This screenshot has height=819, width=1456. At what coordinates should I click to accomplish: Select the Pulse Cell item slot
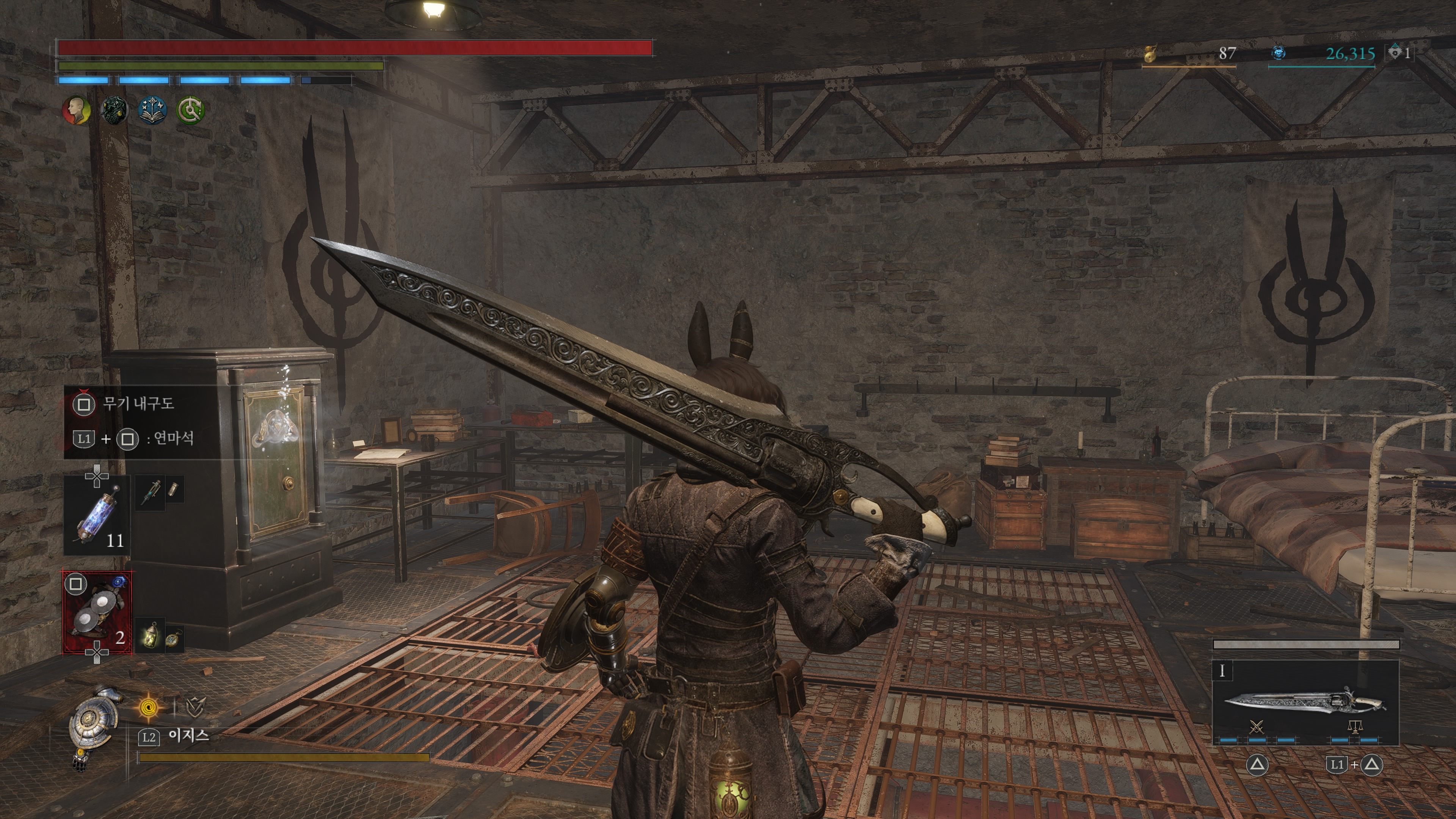(97, 515)
